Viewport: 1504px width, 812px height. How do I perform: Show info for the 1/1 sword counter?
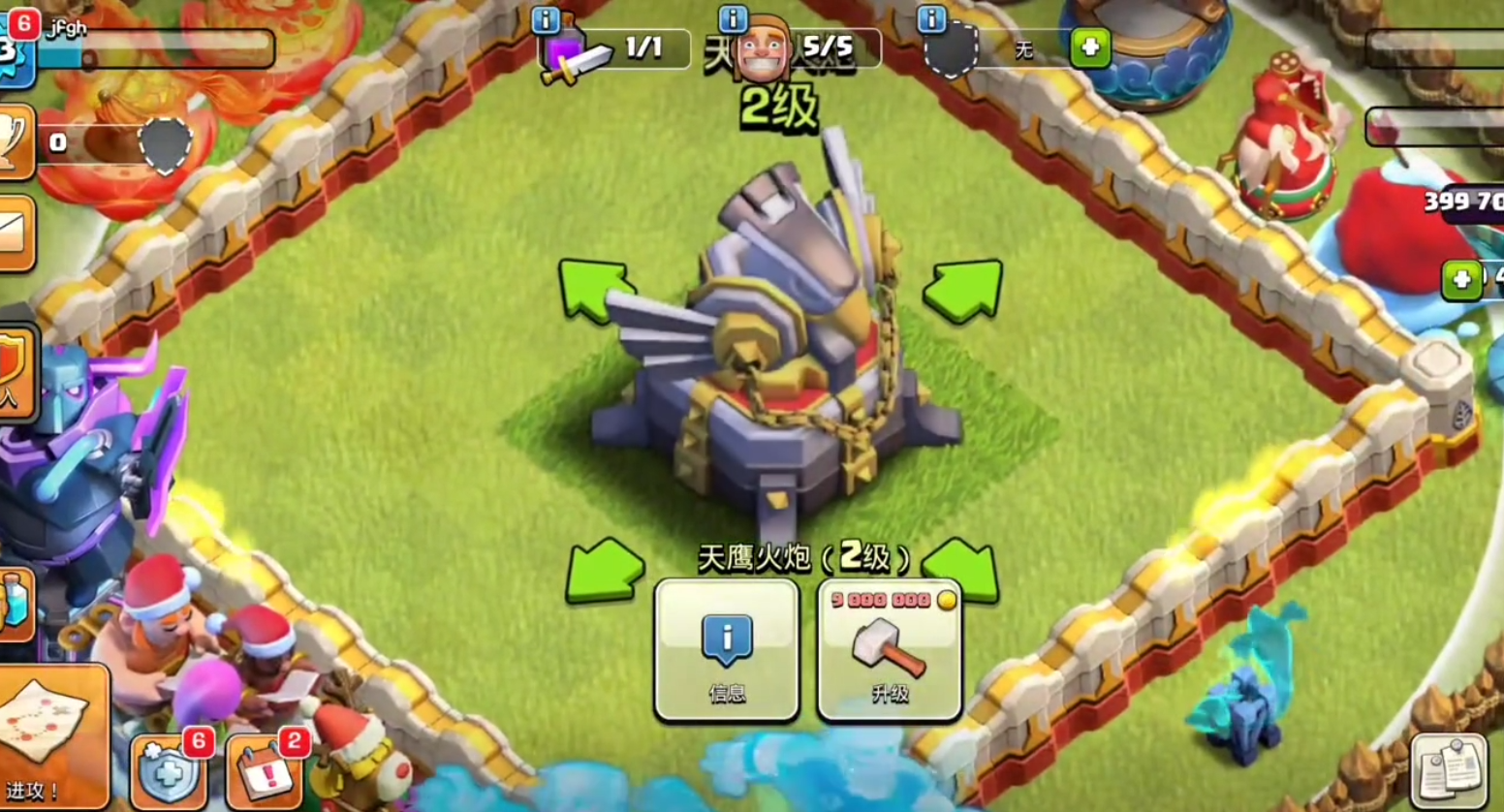pos(546,19)
